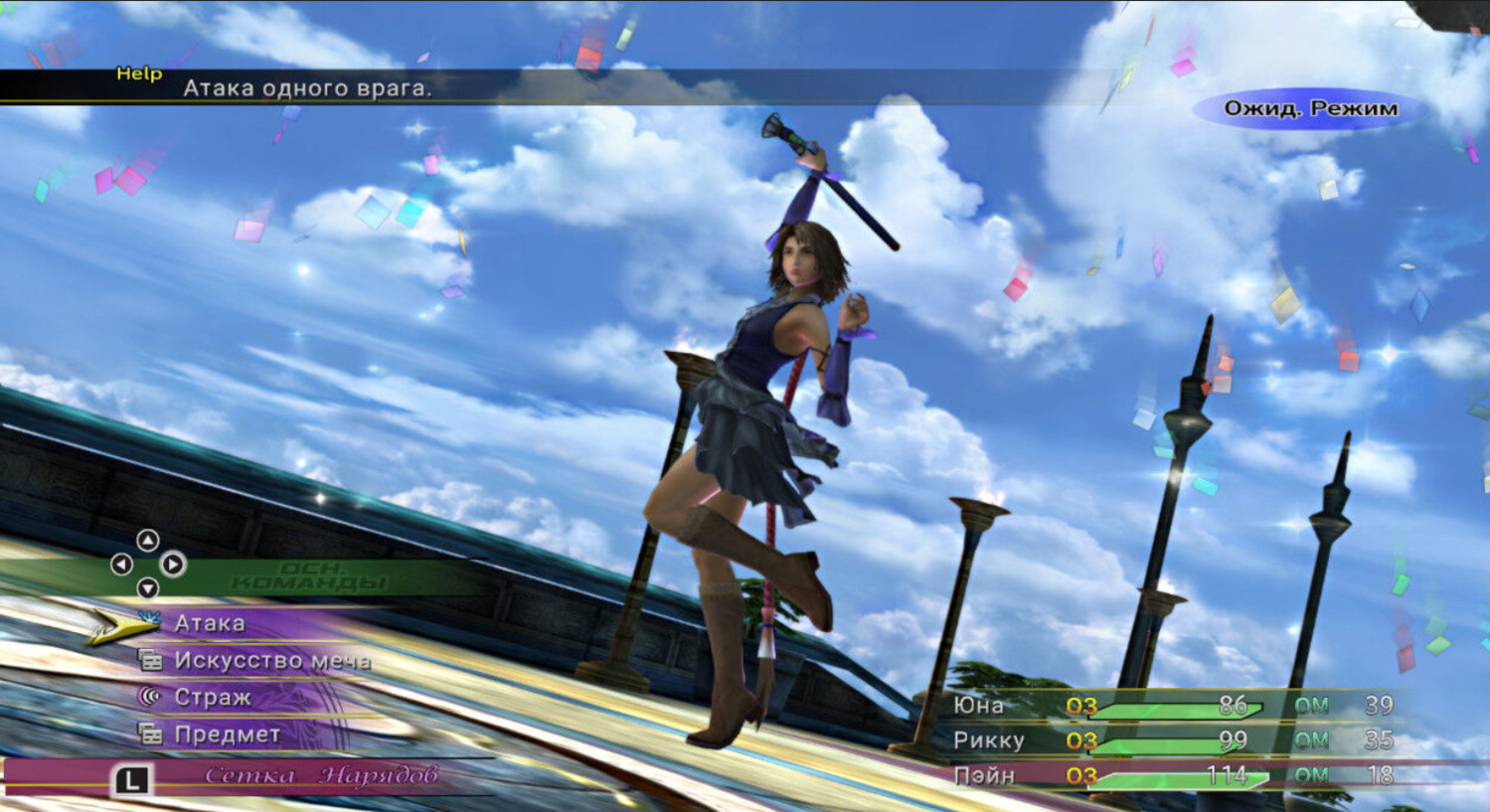
Task: Select Юна in the party list
Action: click(979, 706)
